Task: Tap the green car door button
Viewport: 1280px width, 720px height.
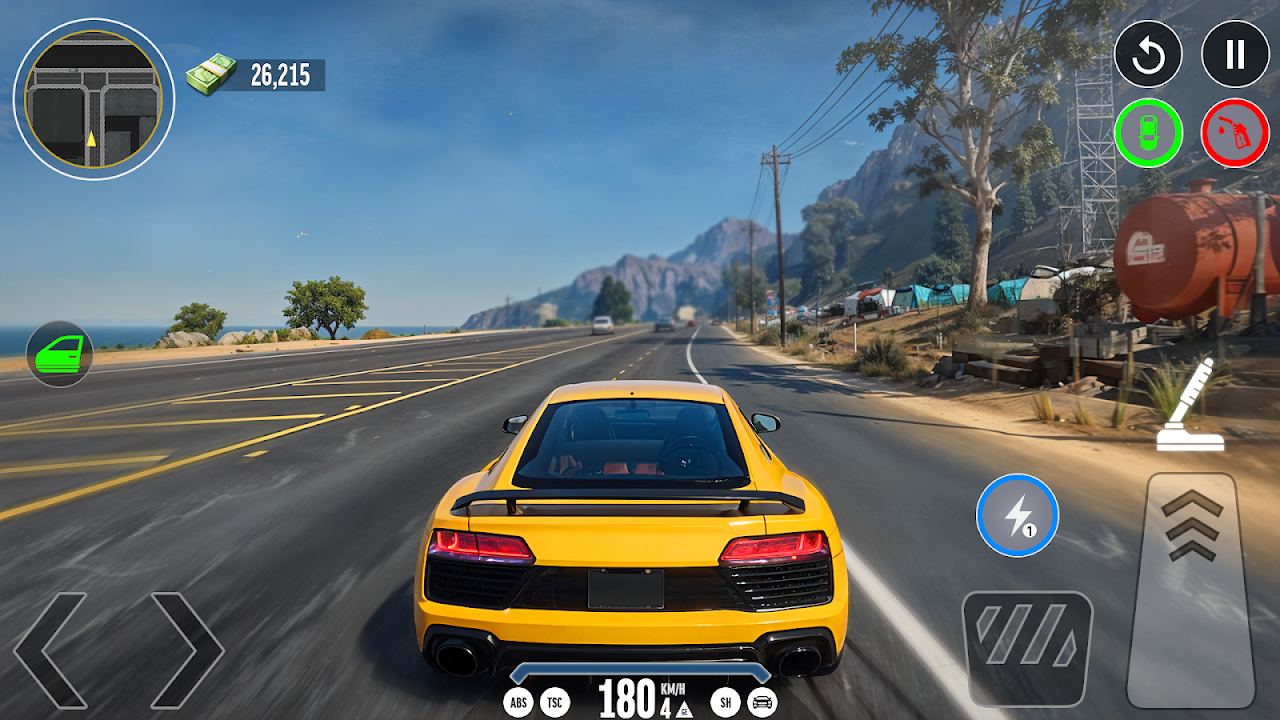Action: (x=60, y=353)
